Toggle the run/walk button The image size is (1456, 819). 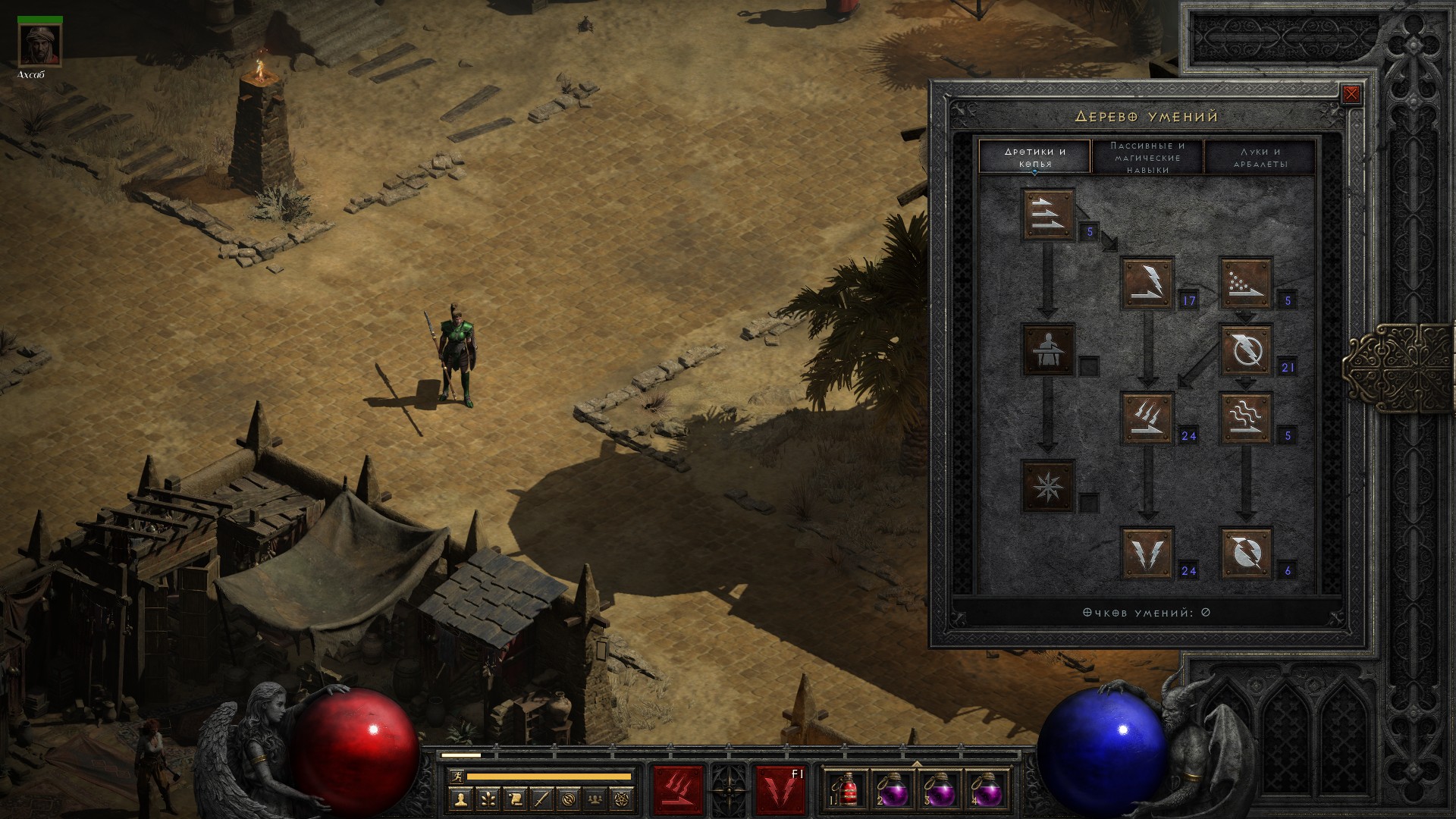pos(457,776)
